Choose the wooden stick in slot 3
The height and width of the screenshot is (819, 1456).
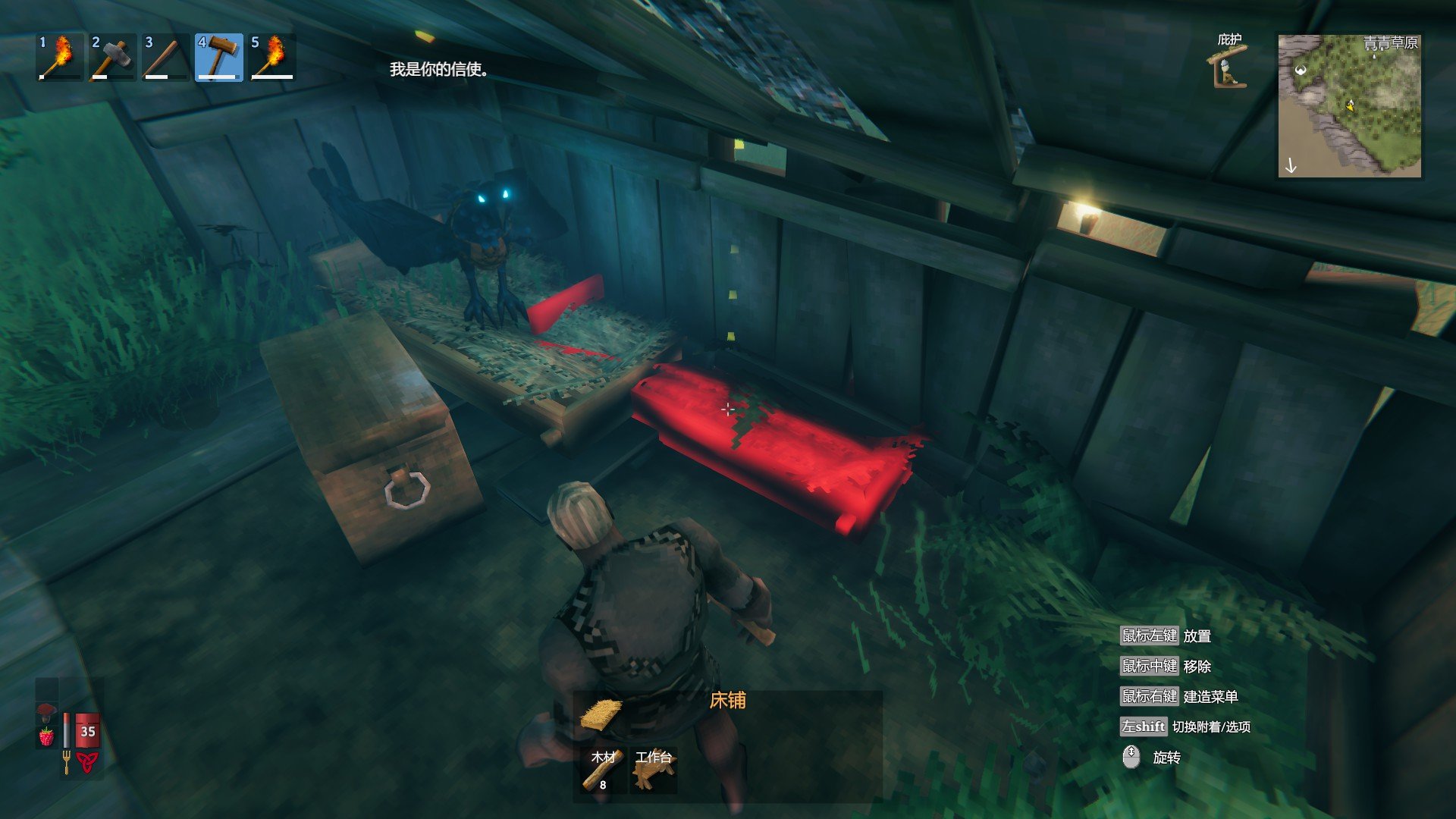166,57
